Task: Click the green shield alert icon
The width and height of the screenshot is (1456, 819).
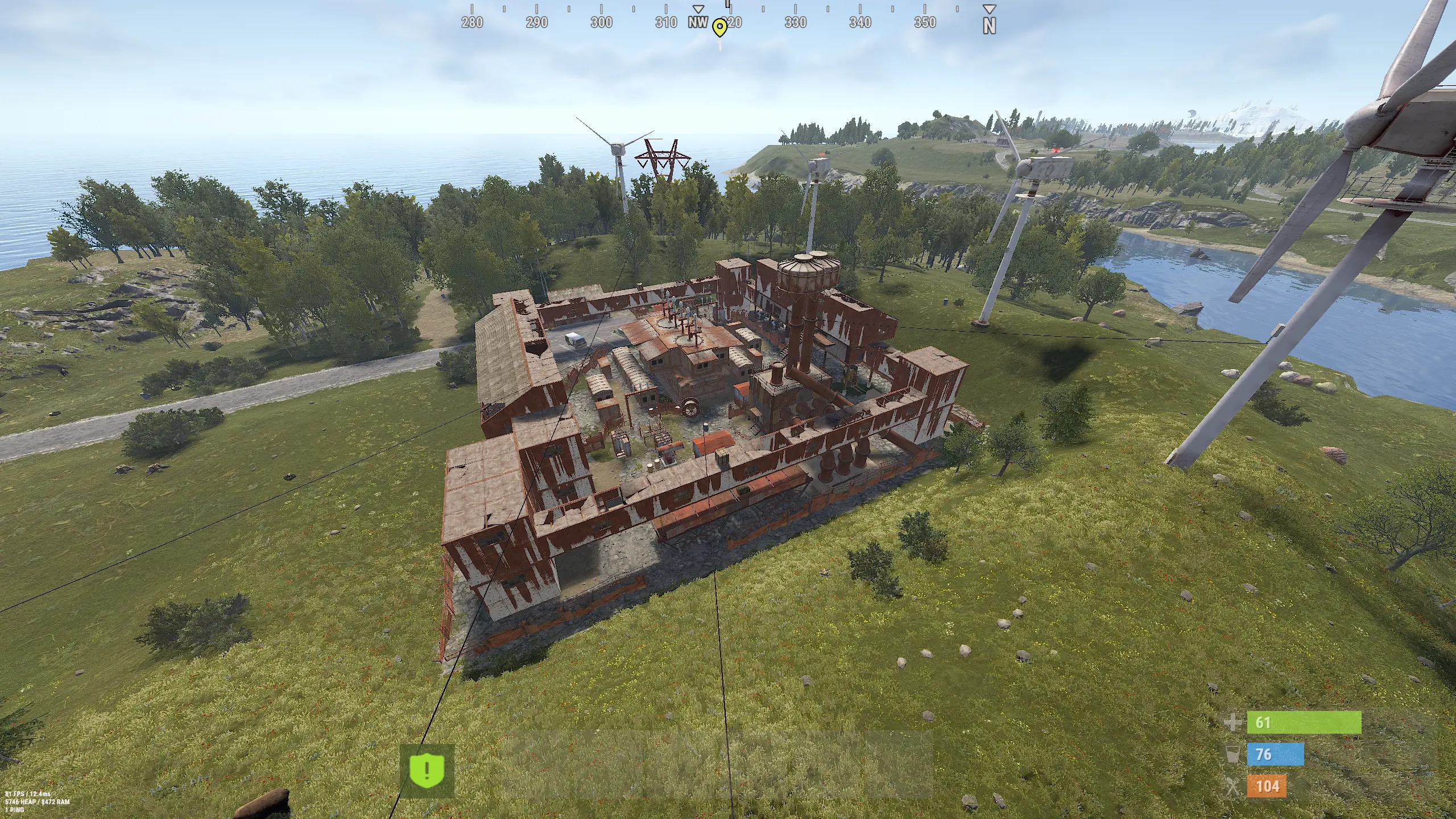Action: tap(427, 771)
